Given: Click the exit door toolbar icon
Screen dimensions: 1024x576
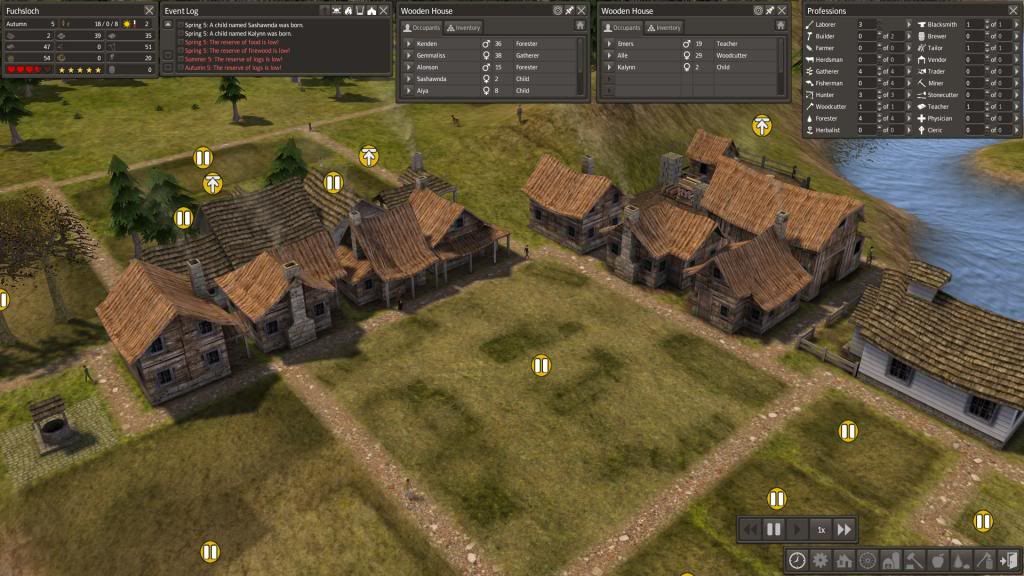Looking at the screenshot, I should click(1008, 560).
